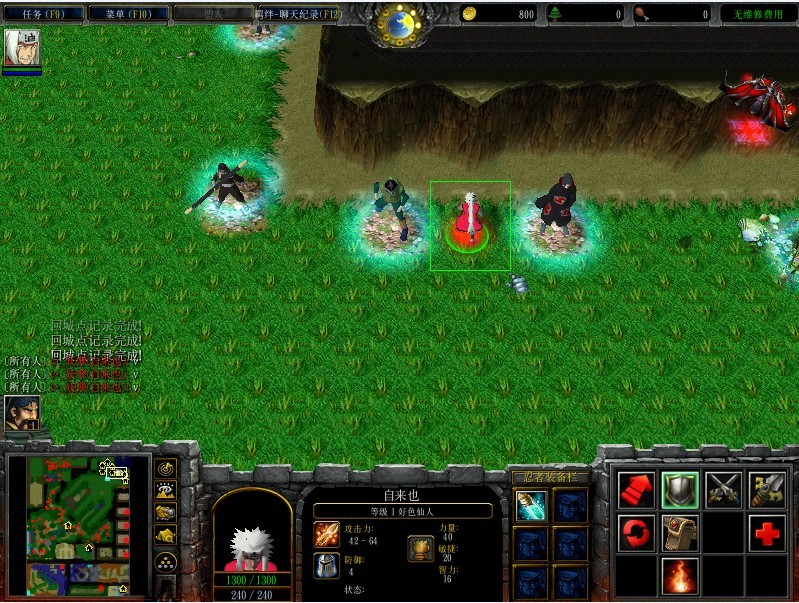799x603 pixels.
Task: Select the item in the first inventory slot
Action: [531, 506]
